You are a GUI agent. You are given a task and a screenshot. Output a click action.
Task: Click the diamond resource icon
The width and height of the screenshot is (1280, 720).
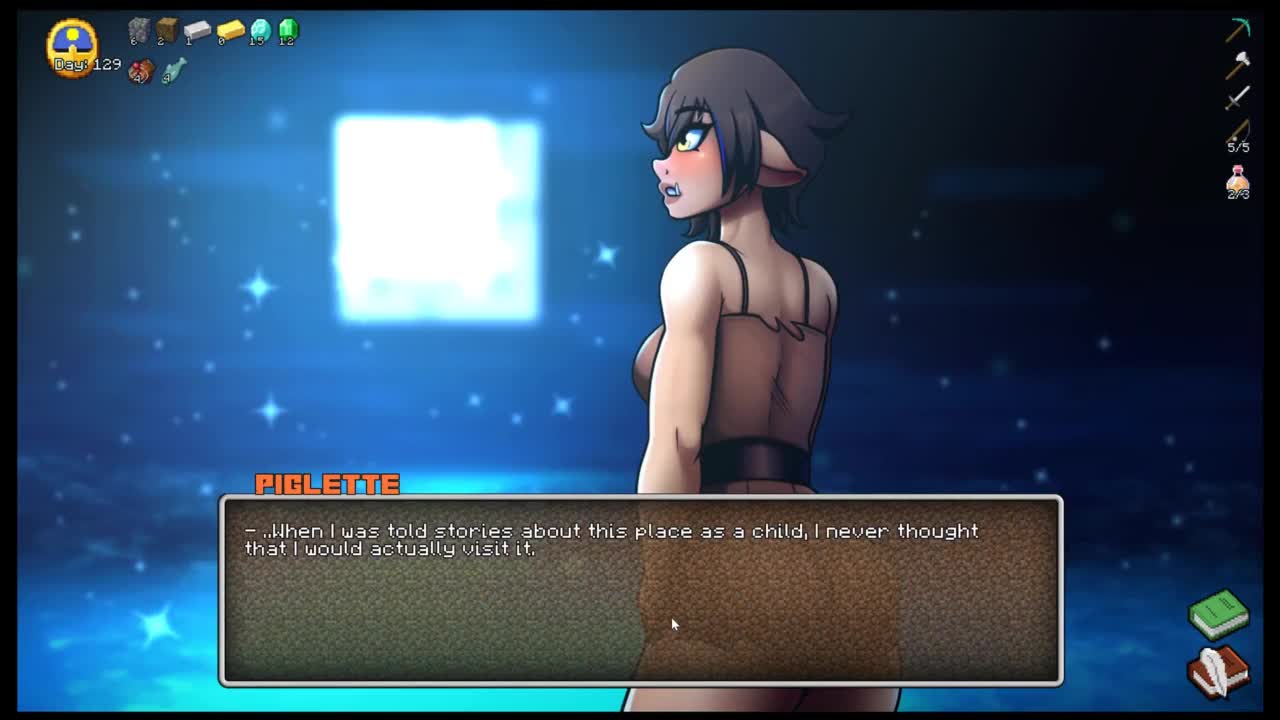coord(260,31)
